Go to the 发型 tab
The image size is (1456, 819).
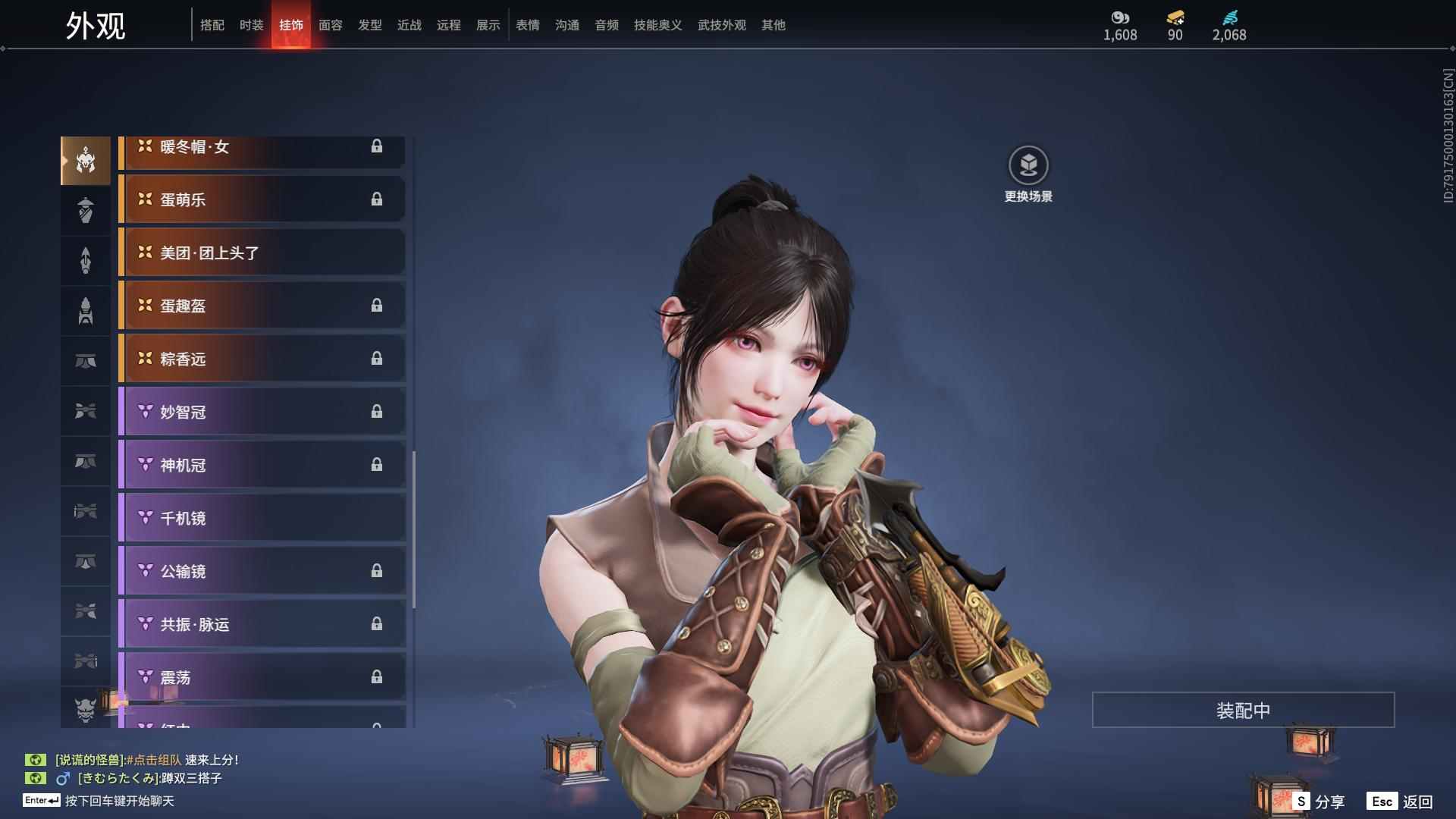pos(370,25)
